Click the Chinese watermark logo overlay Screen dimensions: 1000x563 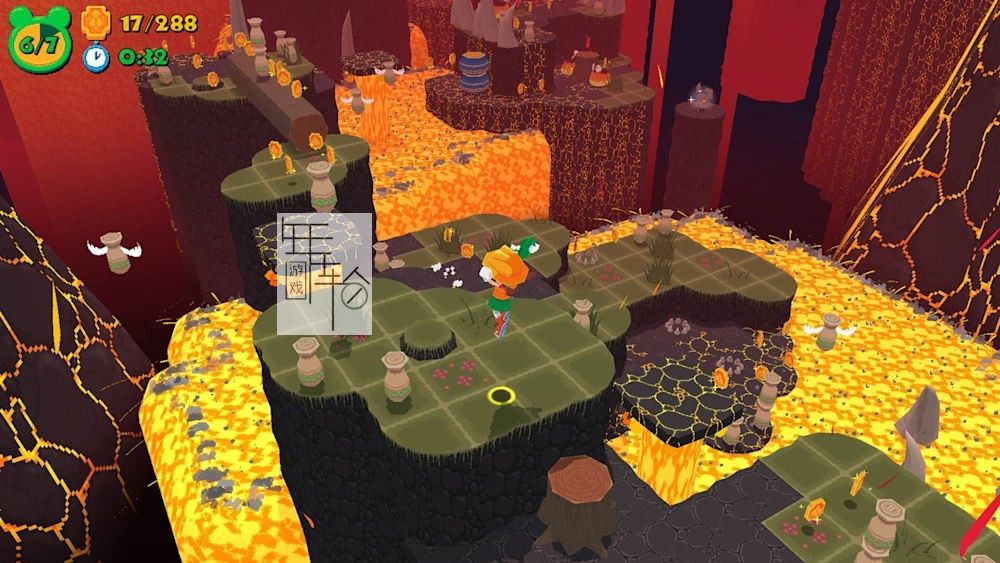tap(324, 272)
